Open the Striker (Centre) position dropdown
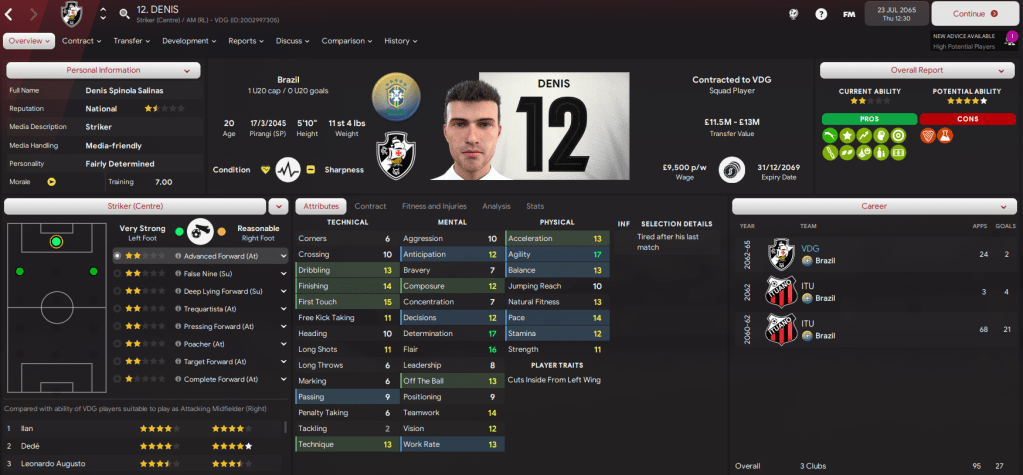 click(x=278, y=206)
